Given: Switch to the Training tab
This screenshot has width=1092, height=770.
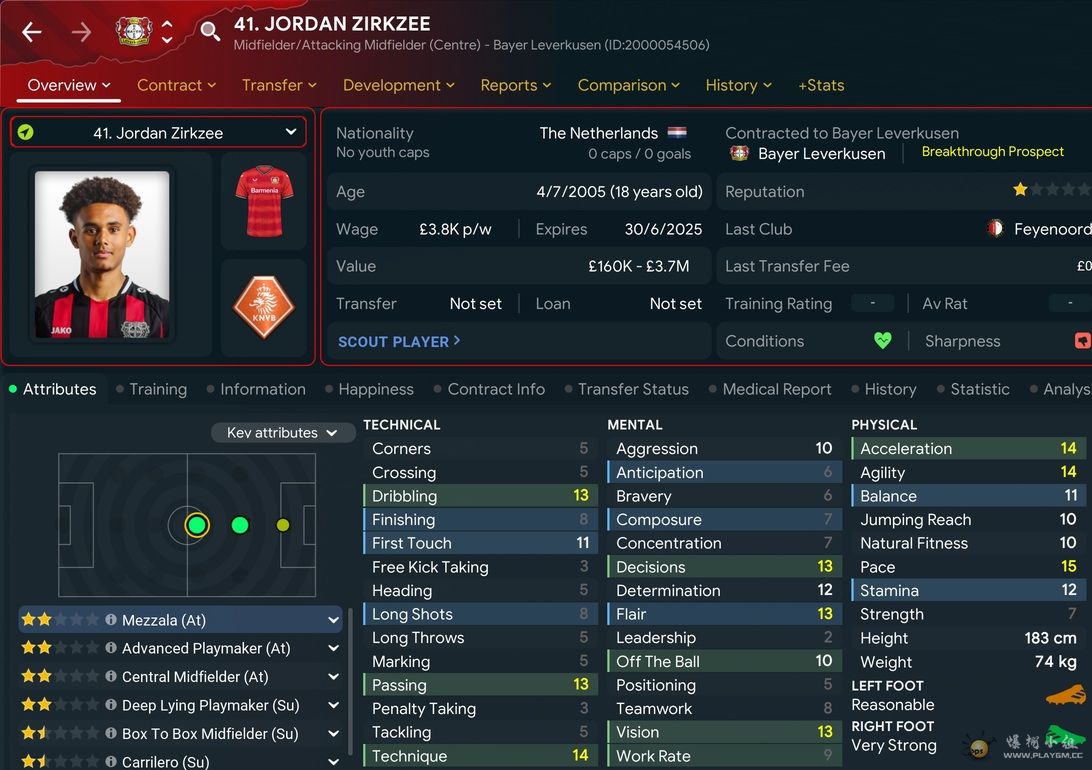Looking at the screenshot, I should [157, 389].
